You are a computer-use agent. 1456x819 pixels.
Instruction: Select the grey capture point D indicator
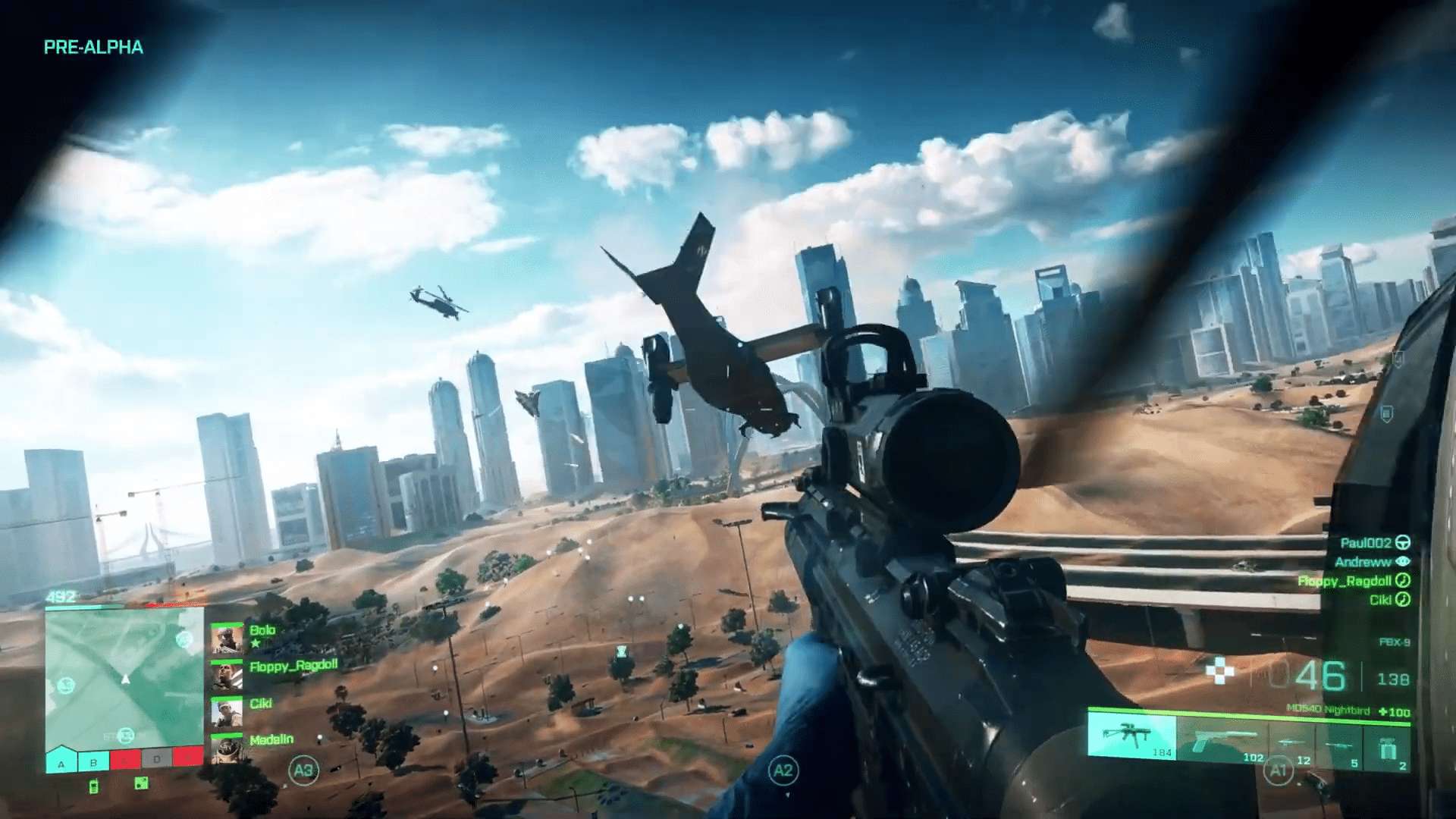[156, 759]
